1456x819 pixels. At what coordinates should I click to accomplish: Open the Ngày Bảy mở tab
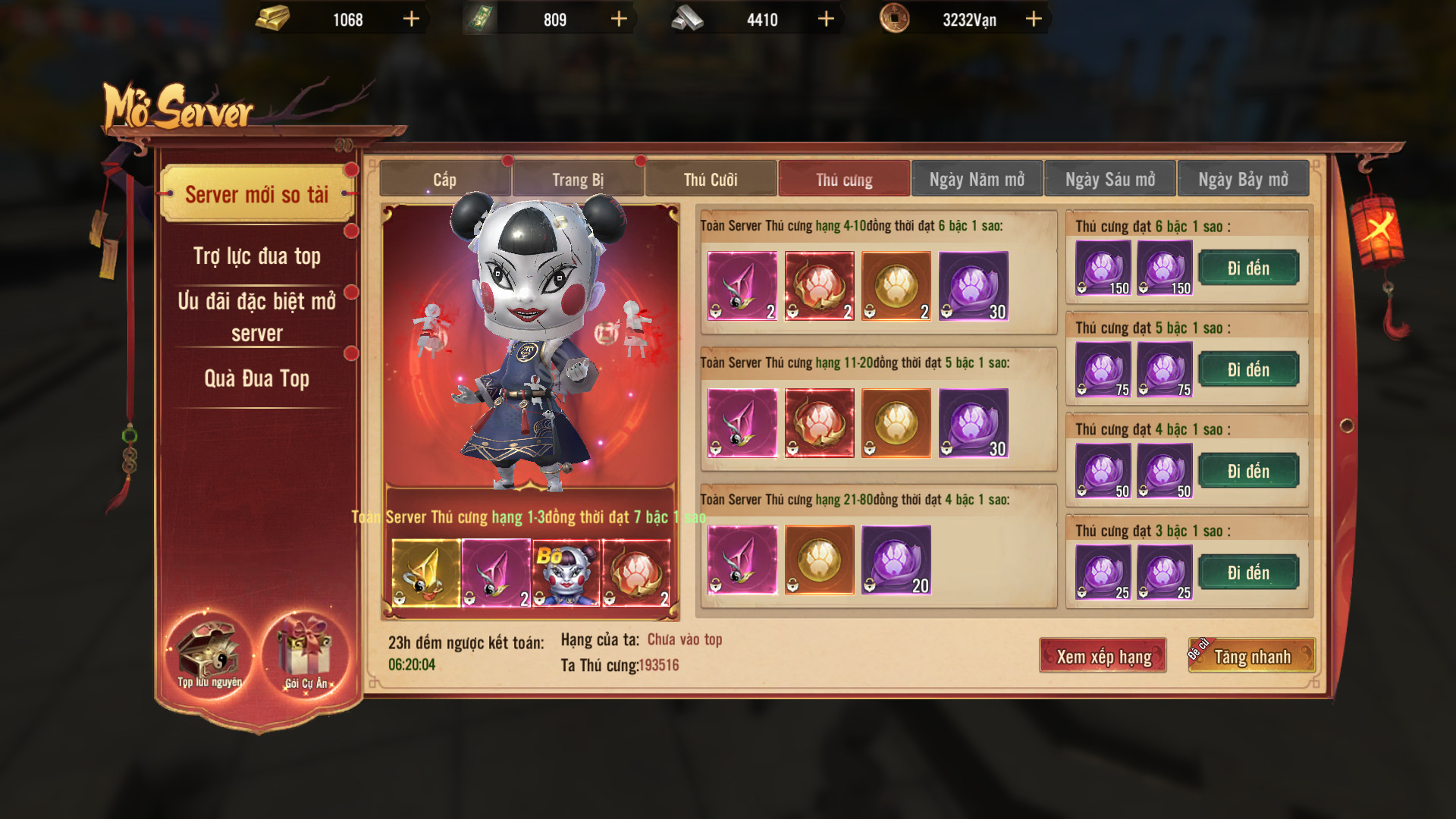pyautogui.click(x=1243, y=180)
